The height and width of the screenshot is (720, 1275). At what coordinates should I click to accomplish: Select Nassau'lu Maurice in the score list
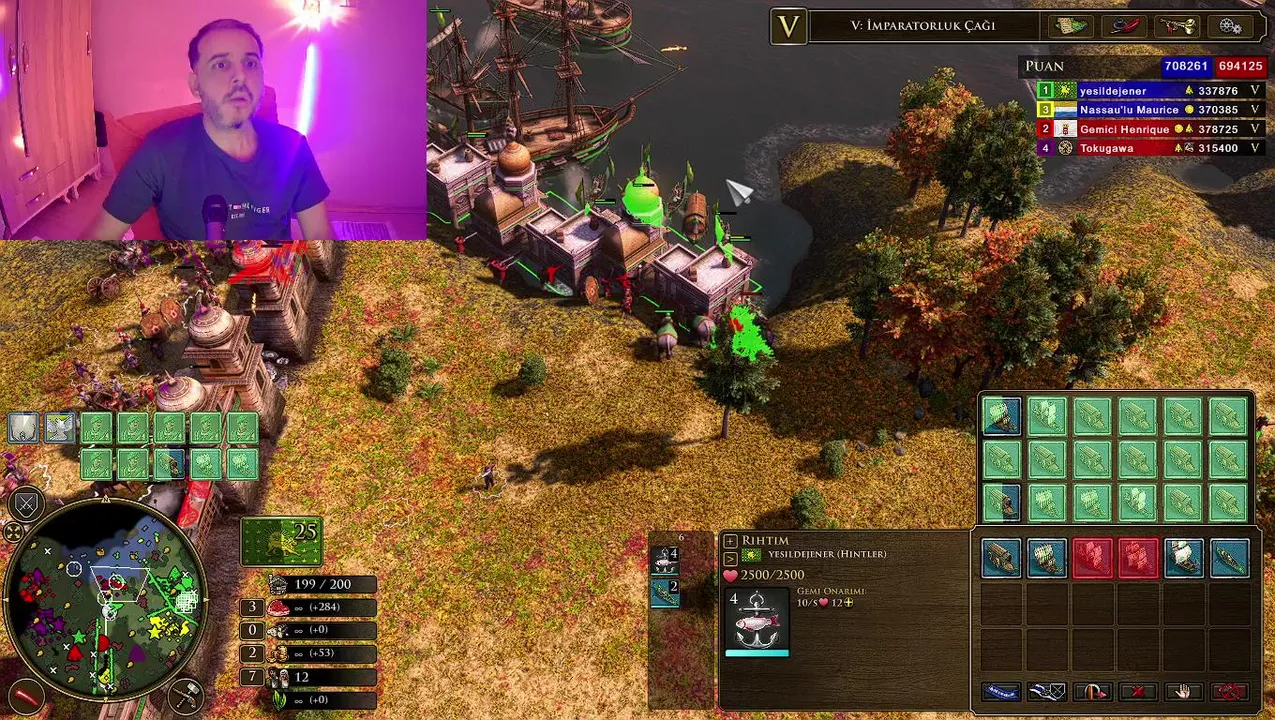click(1150, 110)
